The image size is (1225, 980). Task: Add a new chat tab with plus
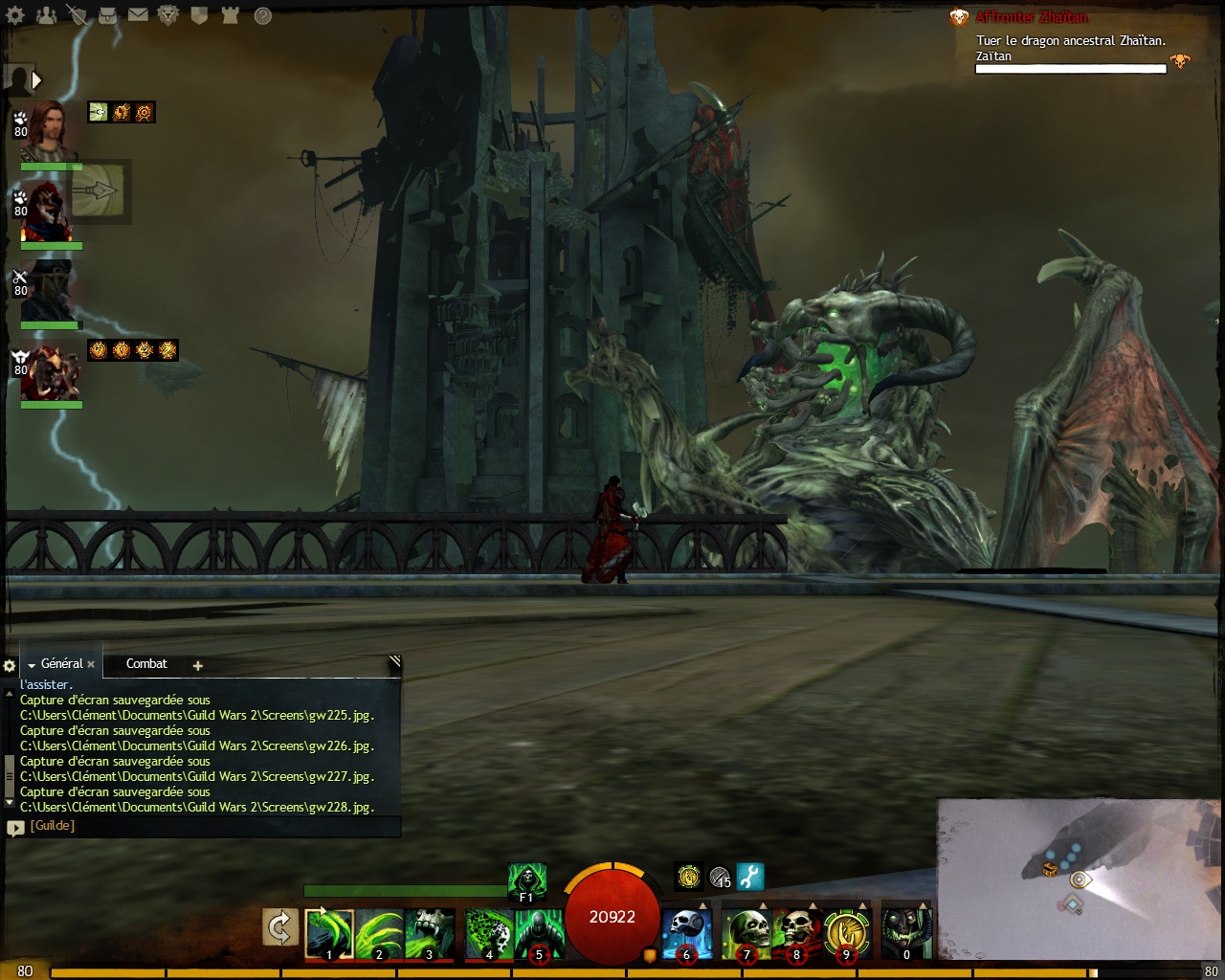point(198,665)
